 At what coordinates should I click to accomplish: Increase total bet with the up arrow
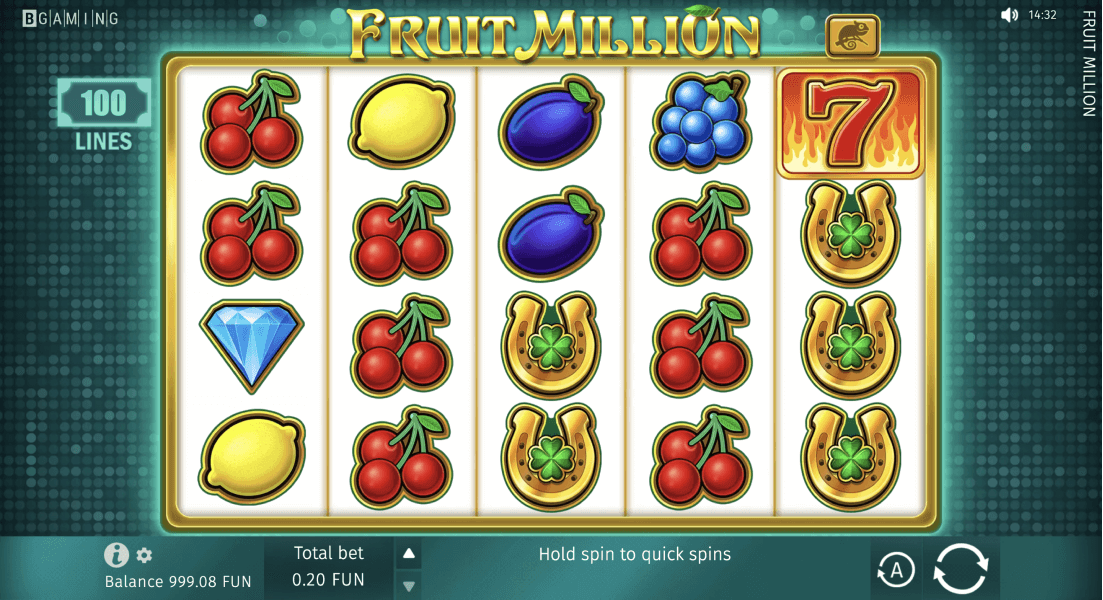tap(408, 553)
